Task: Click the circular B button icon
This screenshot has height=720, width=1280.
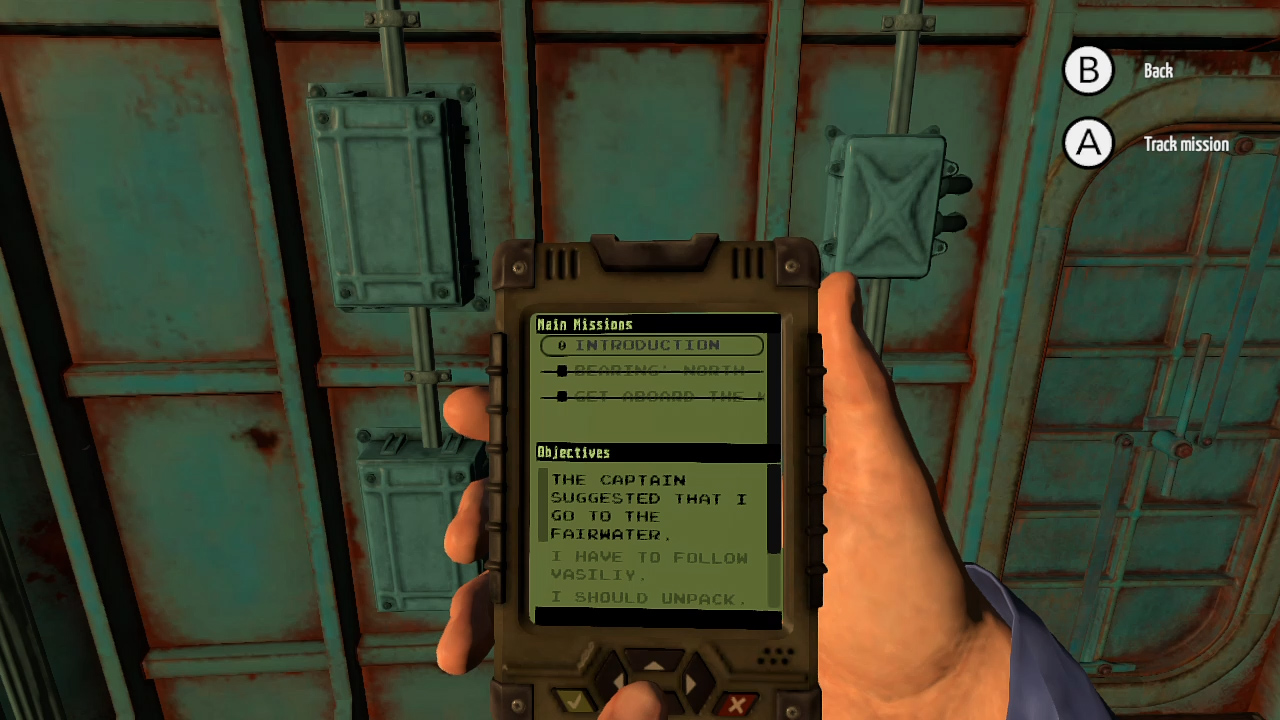Action: click(1088, 70)
